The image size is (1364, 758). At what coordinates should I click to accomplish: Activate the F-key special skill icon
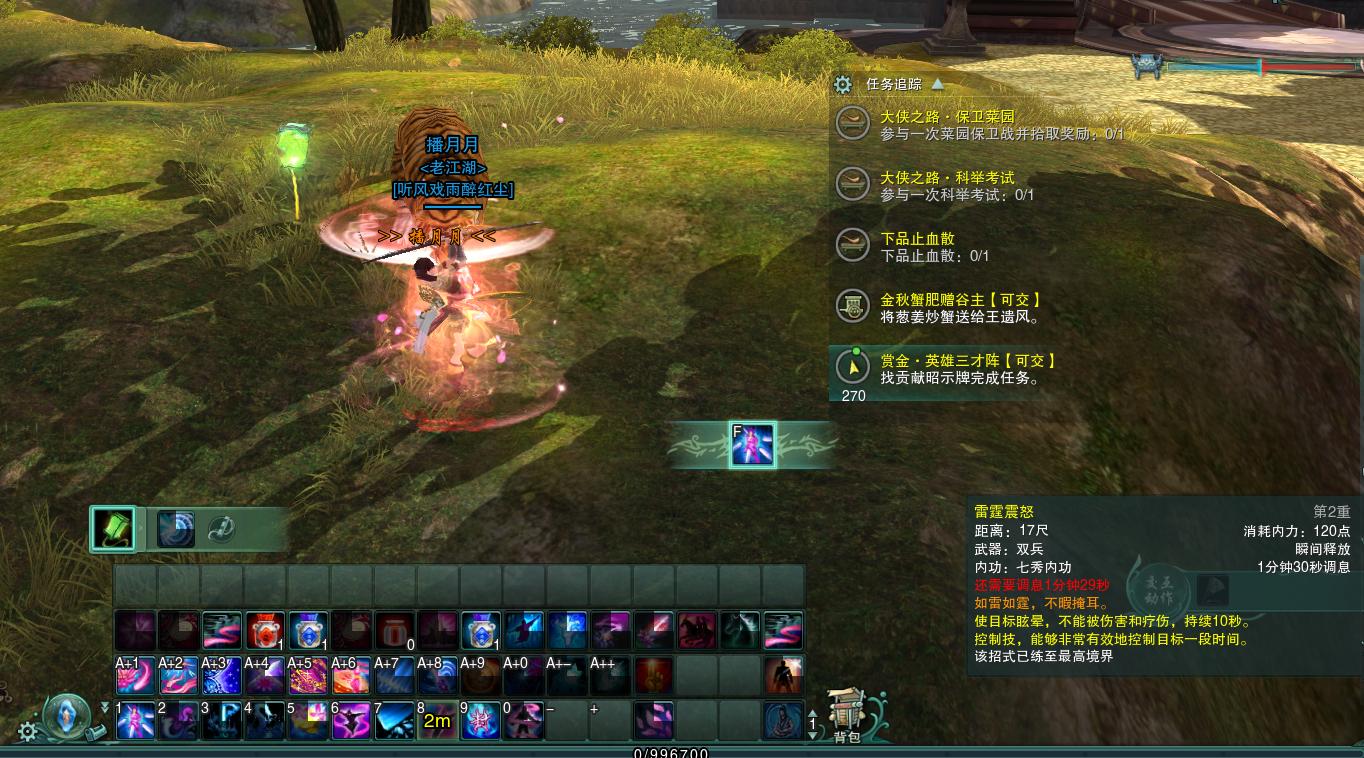pos(752,444)
